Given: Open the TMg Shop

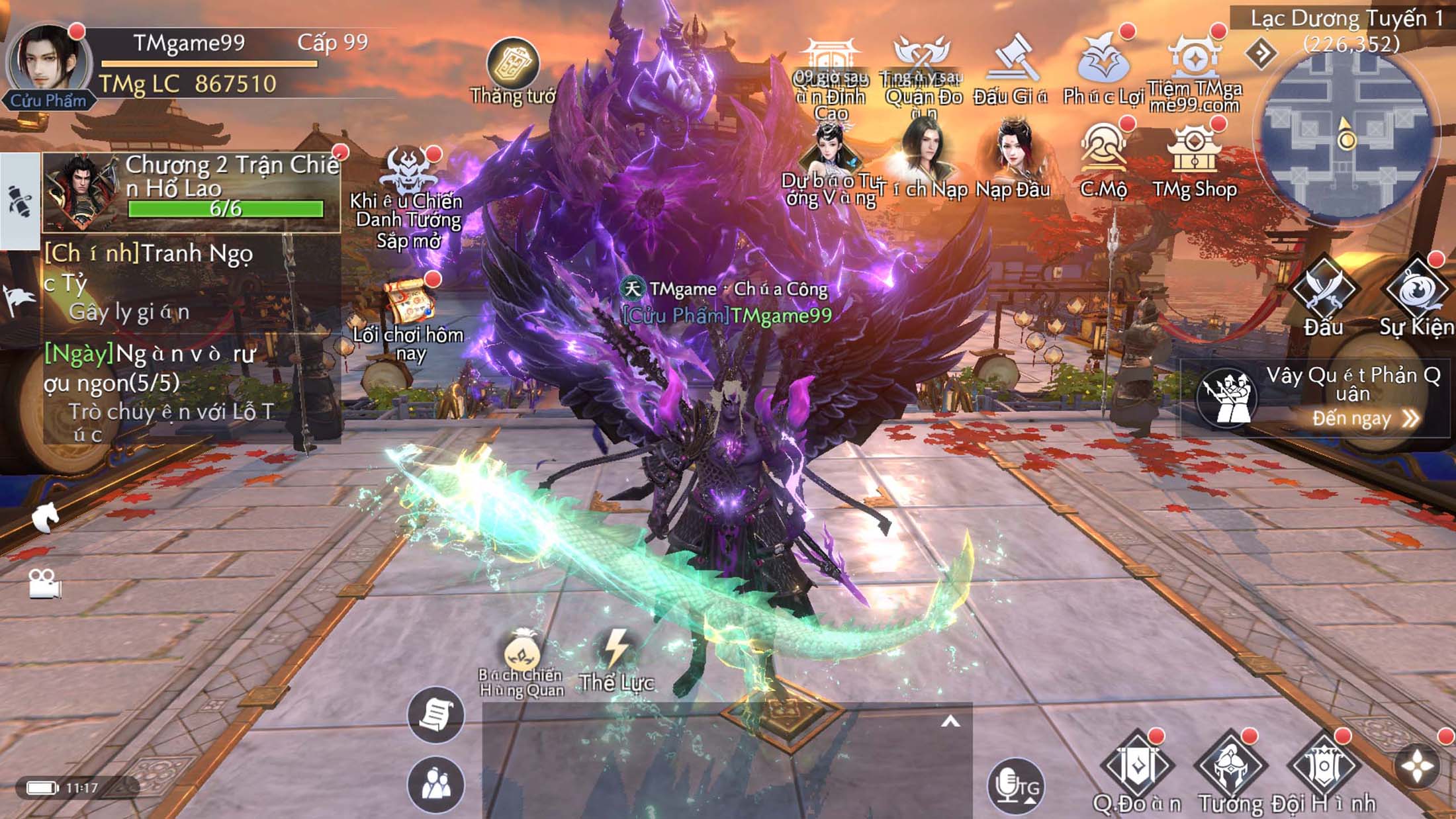Looking at the screenshot, I should coord(1194,152).
